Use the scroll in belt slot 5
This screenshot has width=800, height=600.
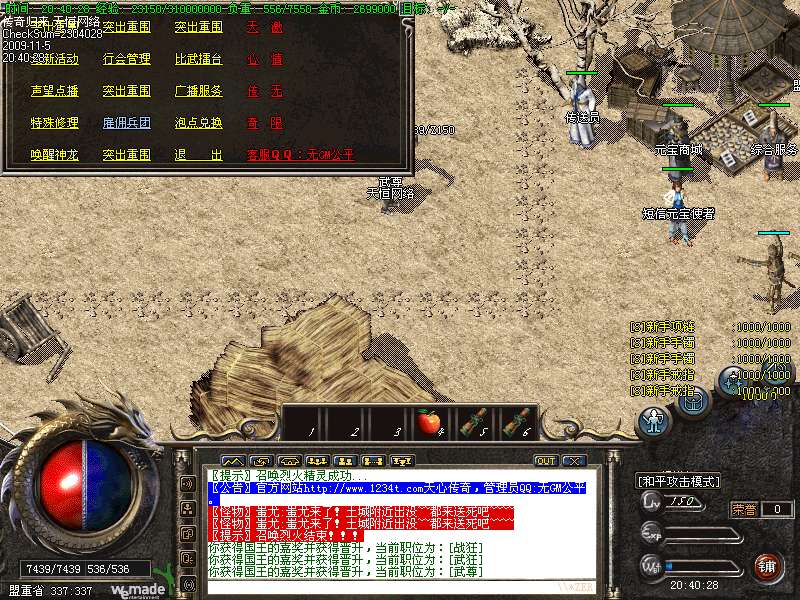pos(474,422)
